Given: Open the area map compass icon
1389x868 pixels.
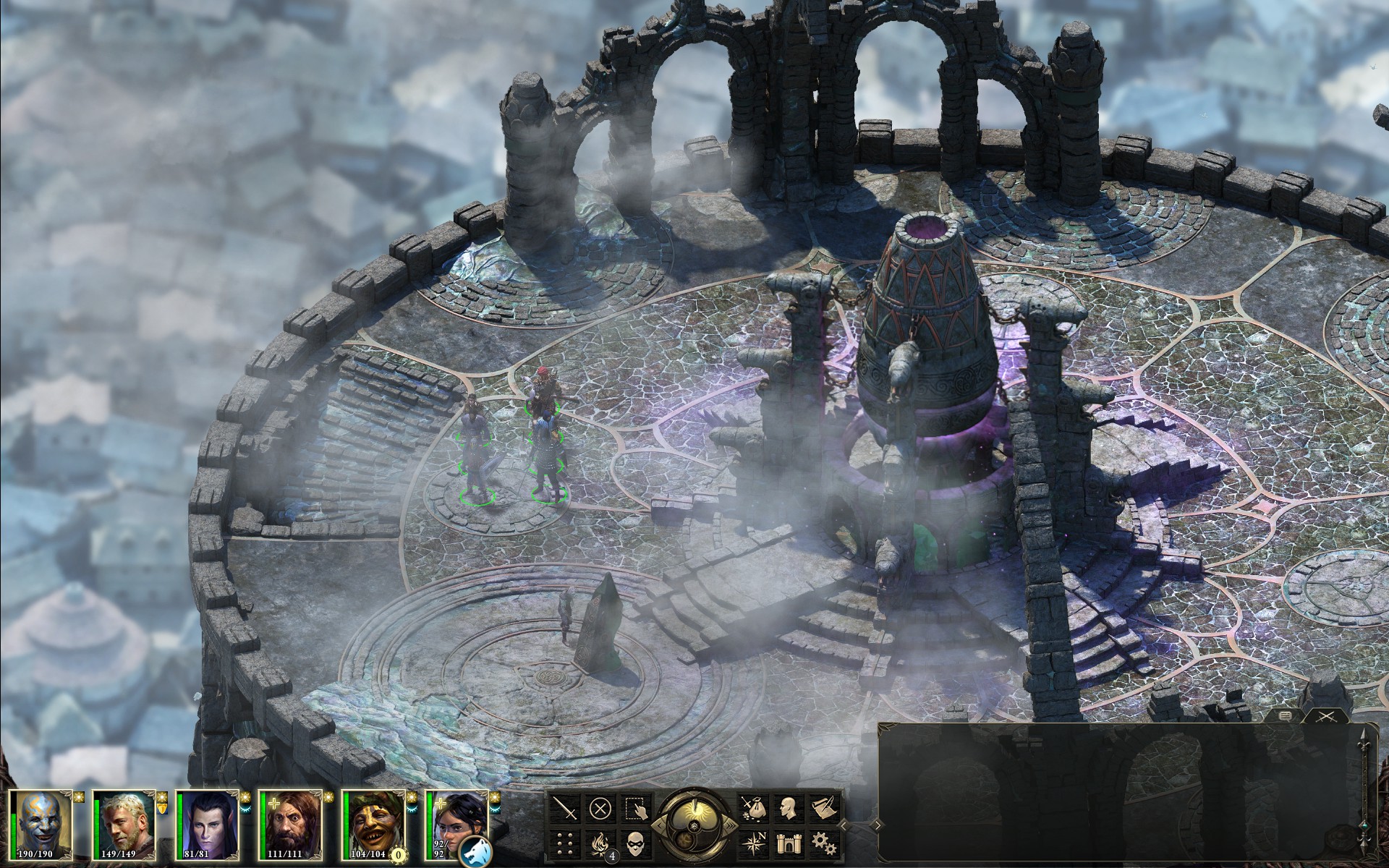Looking at the screenshot, I should coord(755,841).
